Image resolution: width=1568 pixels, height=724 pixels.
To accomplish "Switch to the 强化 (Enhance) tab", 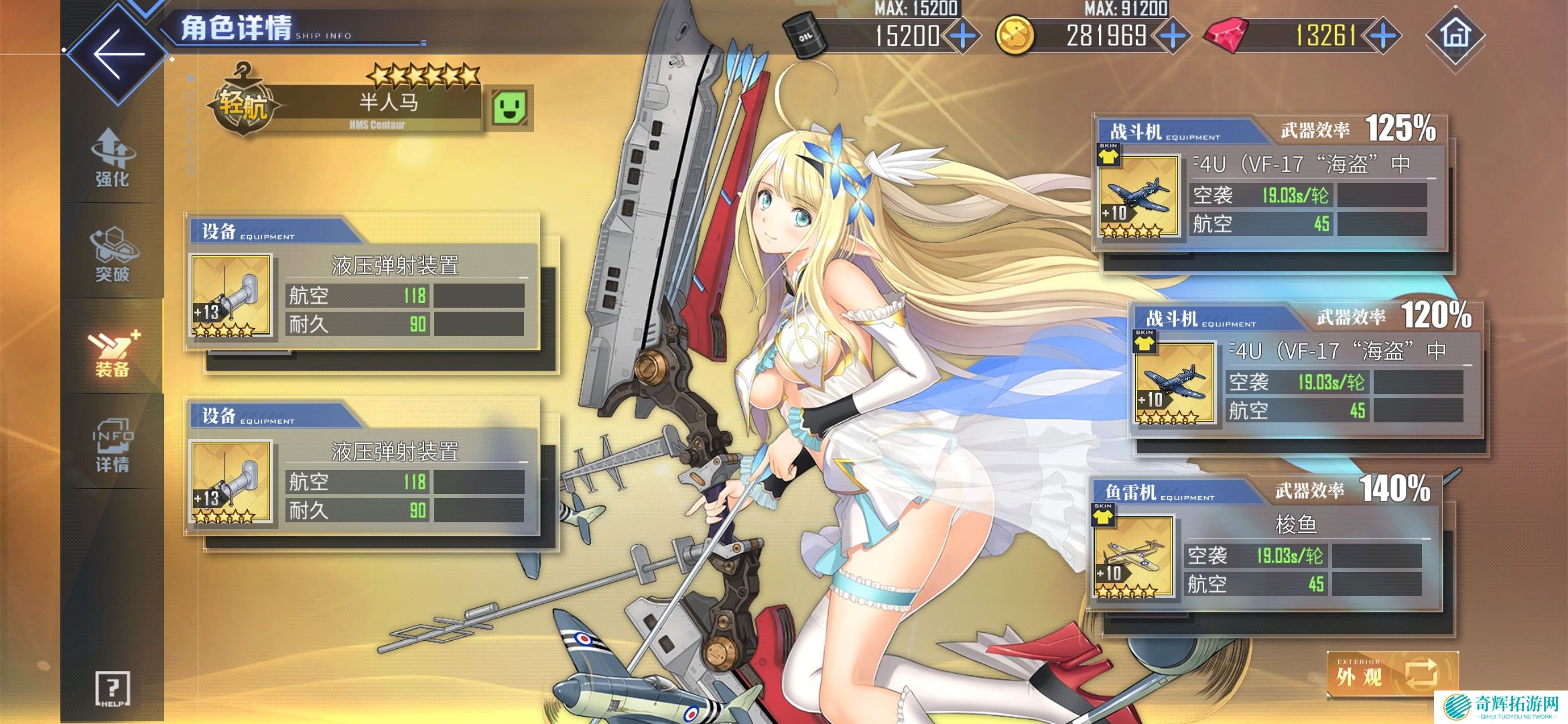I will click(112, 158).
